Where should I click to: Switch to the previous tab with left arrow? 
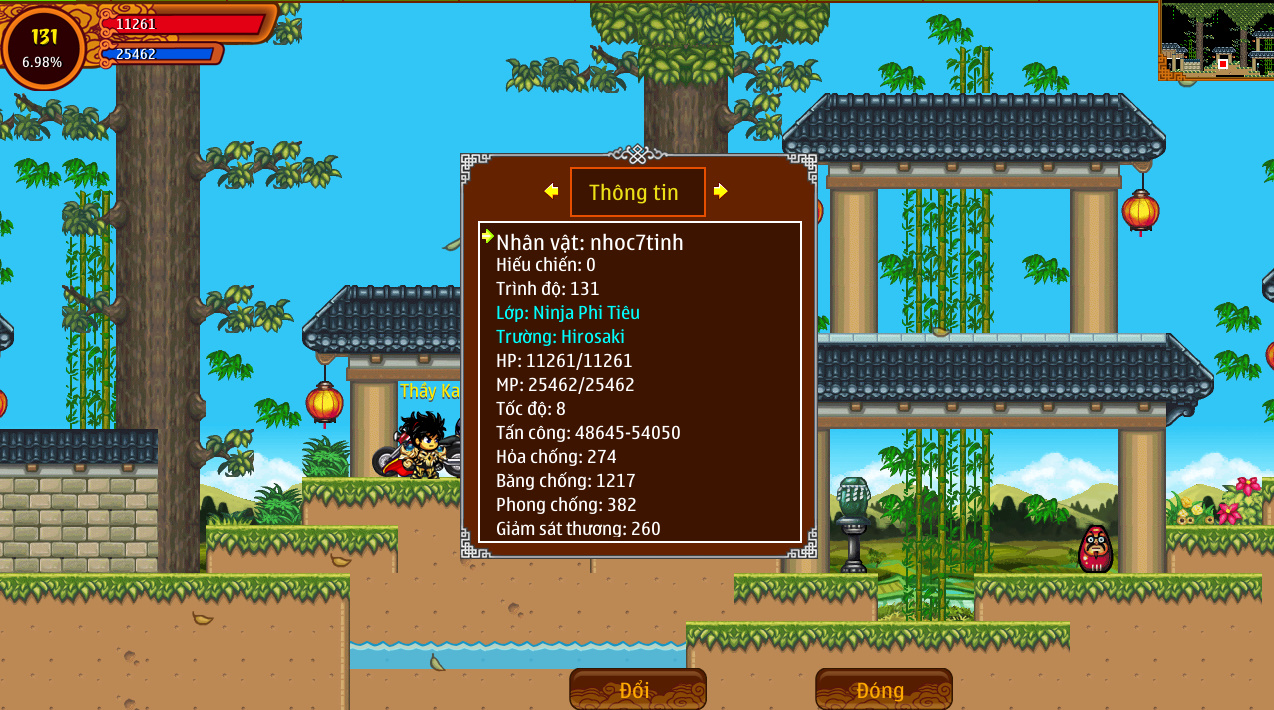(551, 191)
